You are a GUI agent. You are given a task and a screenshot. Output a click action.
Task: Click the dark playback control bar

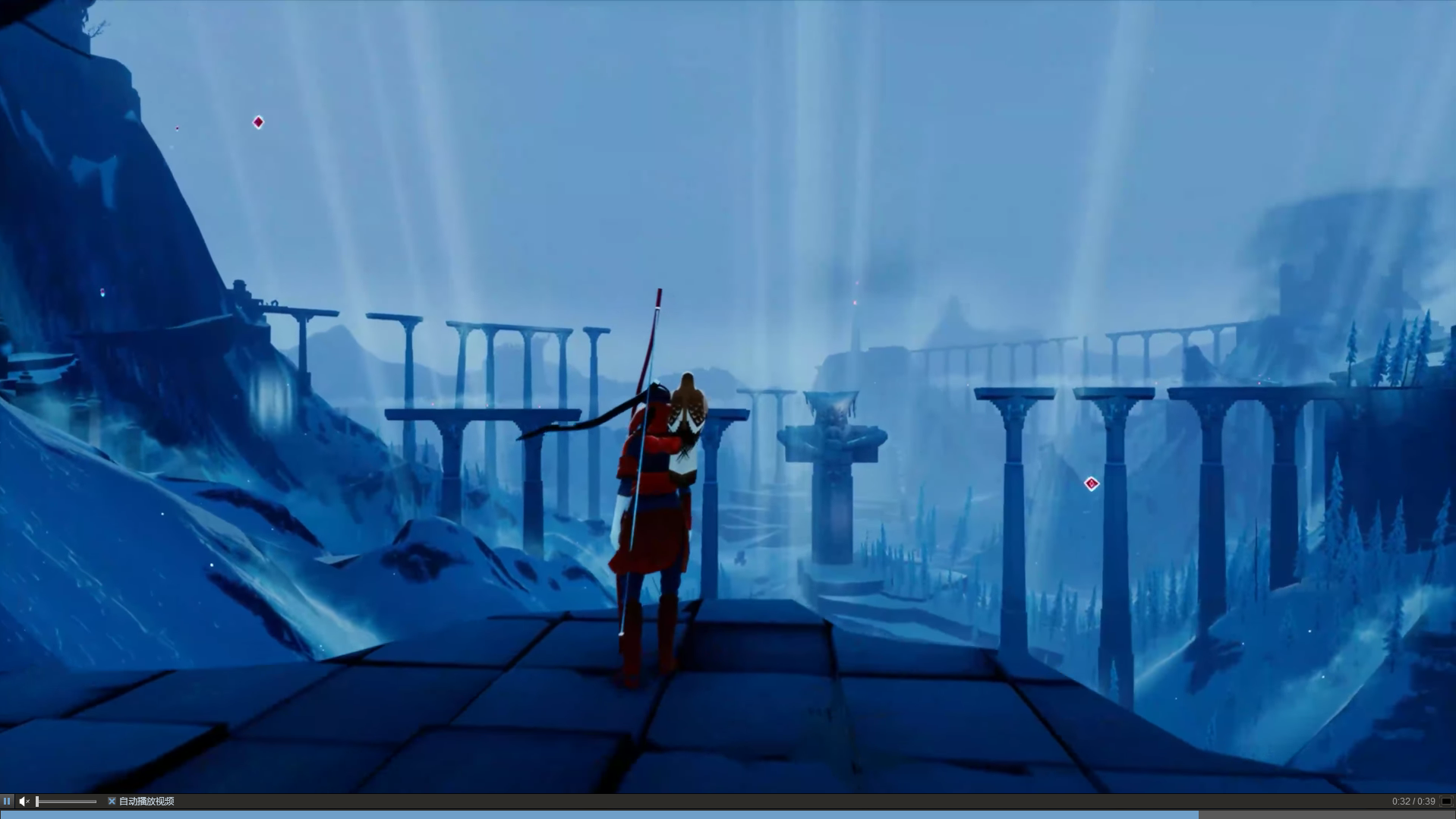click(455, 801)
